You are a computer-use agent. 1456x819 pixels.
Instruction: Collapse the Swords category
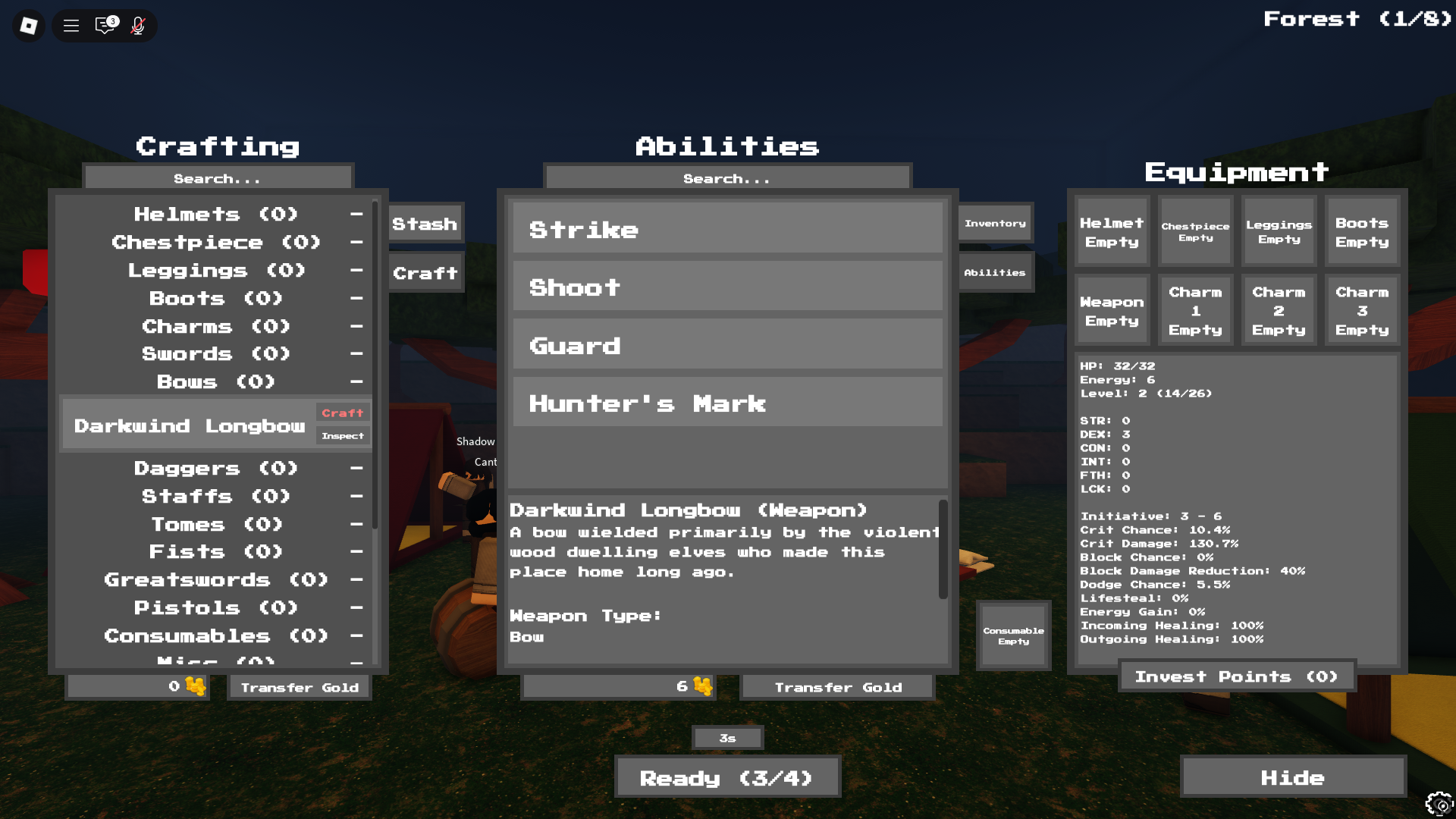[356, 353]
